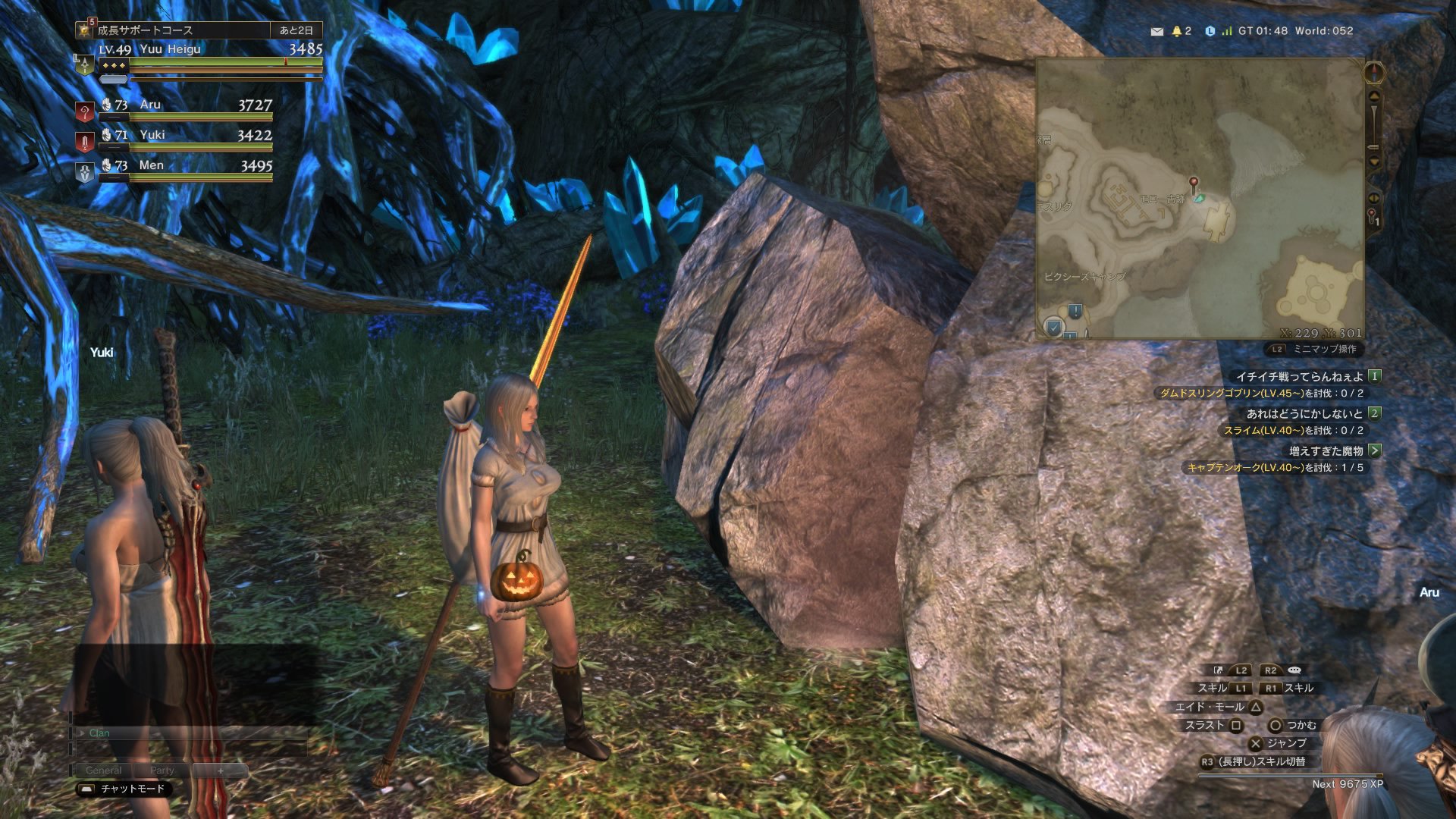Select the red pin marker on the minimap
1456x819 pixels.
point(1194,183)
